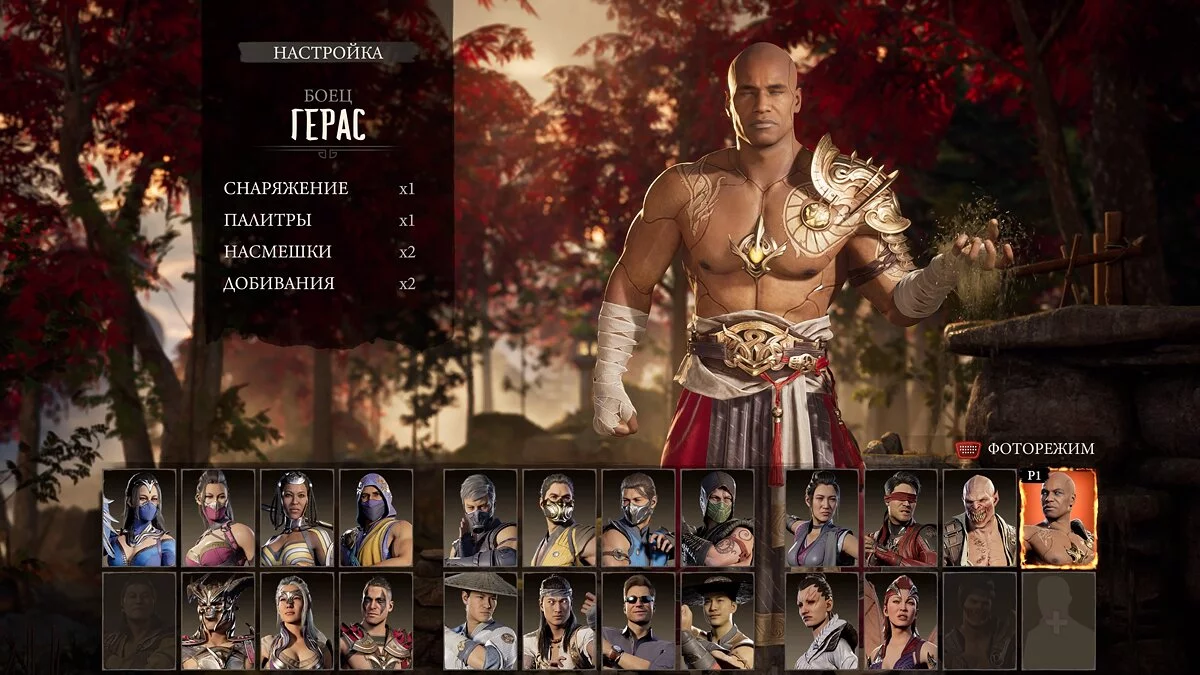This screenshot has height=675, width=1200.
Task: Select the highlighted Geras portrait
Action: [x=1058, y=518]
